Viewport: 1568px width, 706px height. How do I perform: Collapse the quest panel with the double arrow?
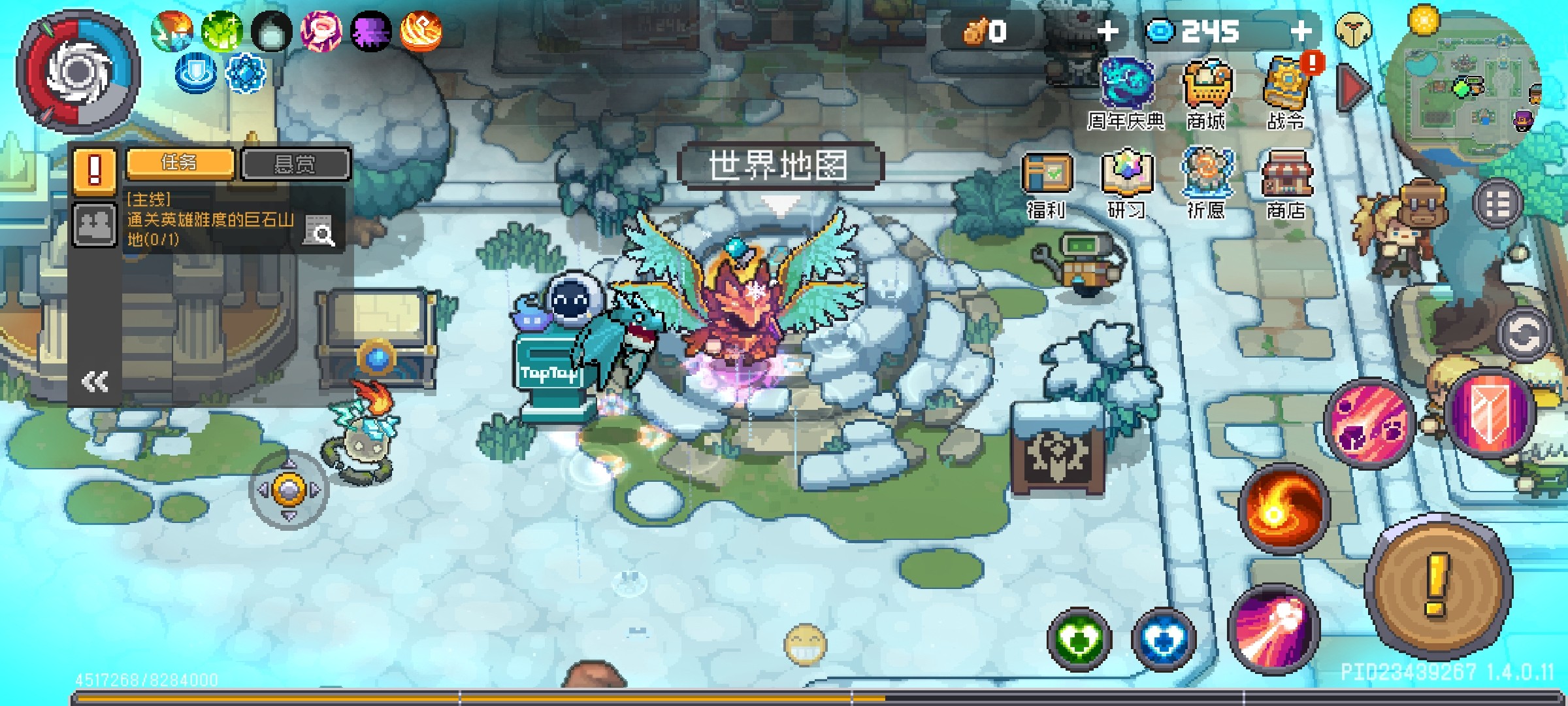pyautogui.click(x=95, y=381)
